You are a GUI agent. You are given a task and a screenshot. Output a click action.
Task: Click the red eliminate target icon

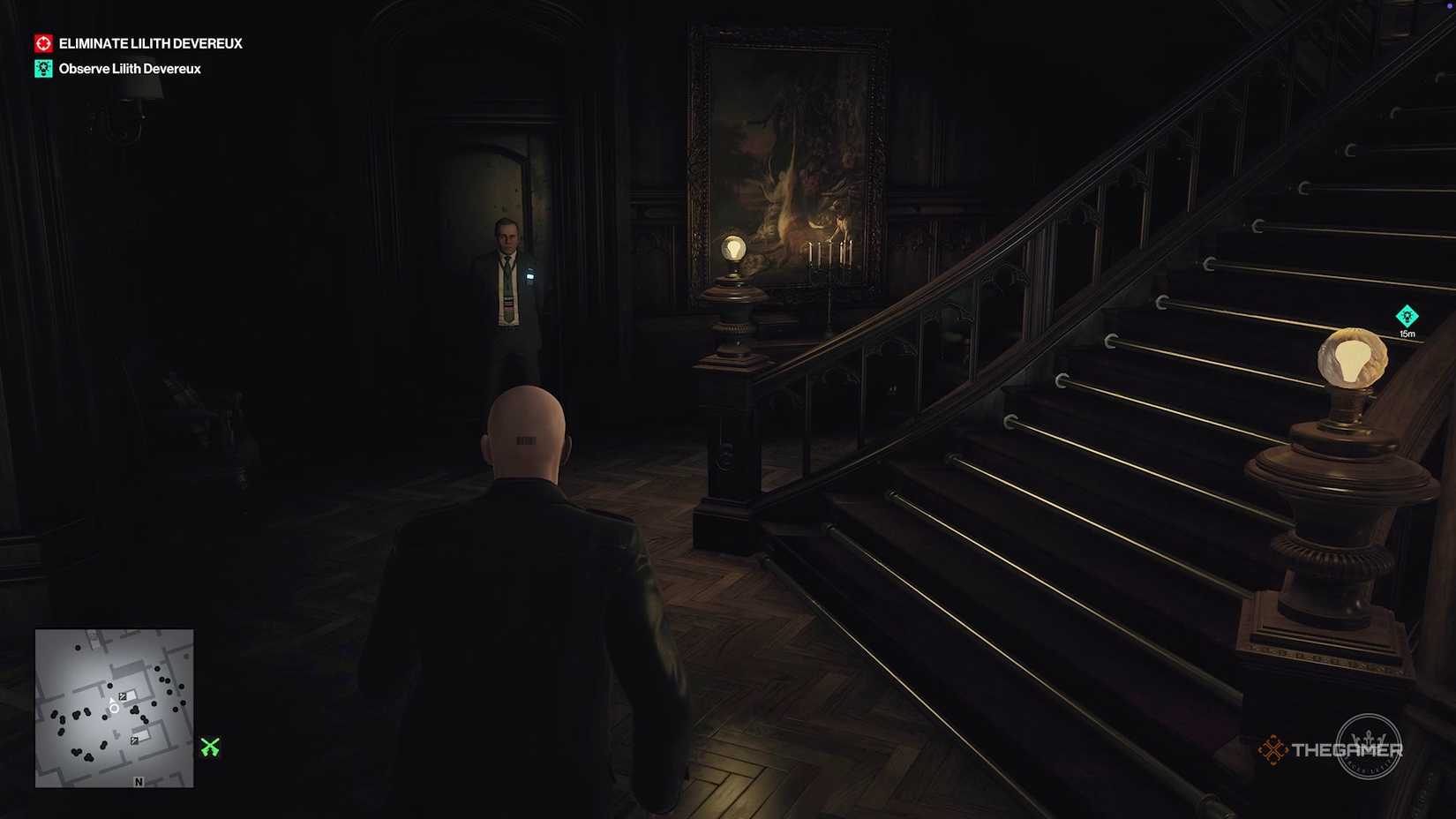coord(41,42)
